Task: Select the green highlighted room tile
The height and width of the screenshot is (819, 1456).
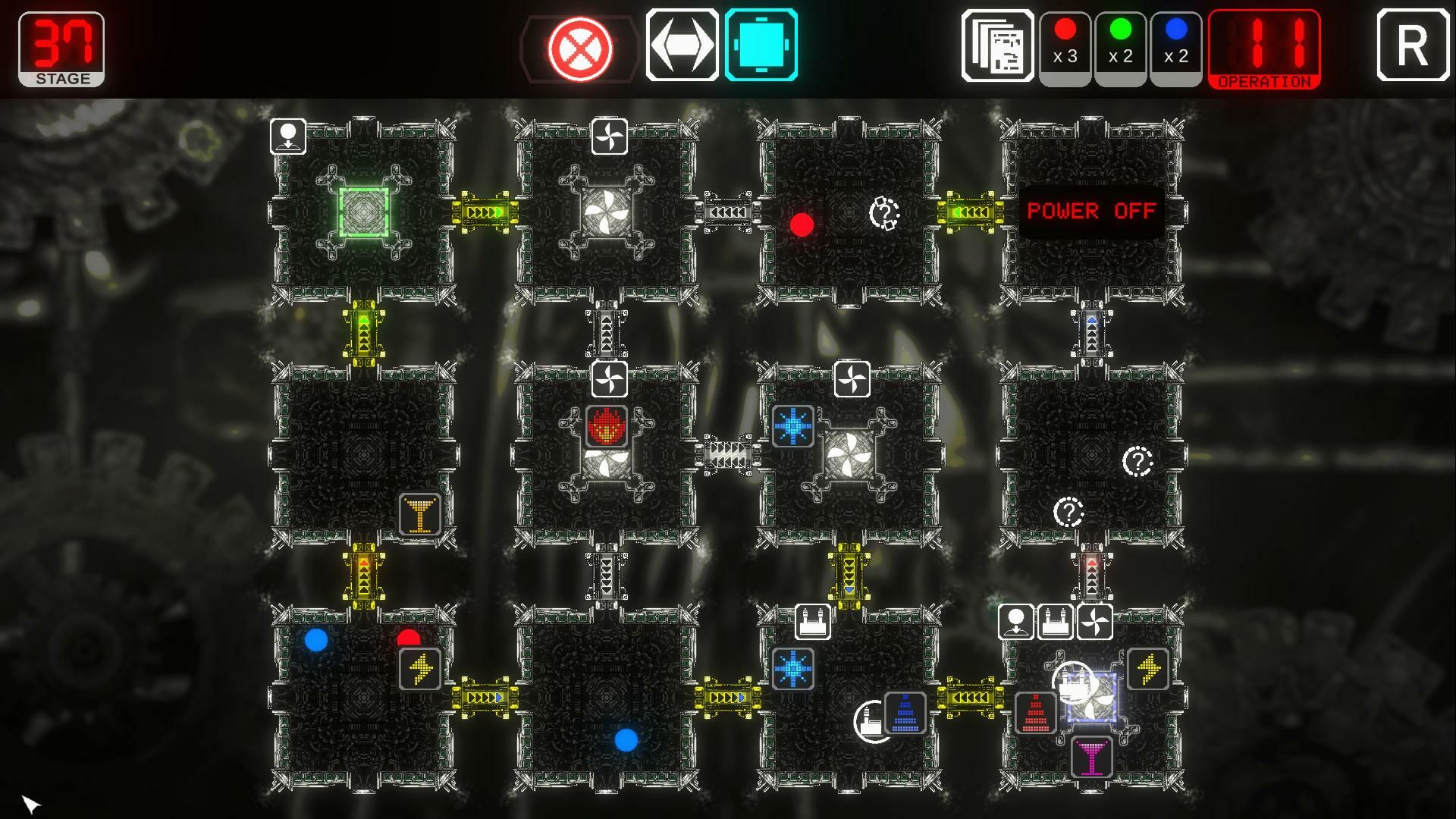Action: tap(364, 212)
